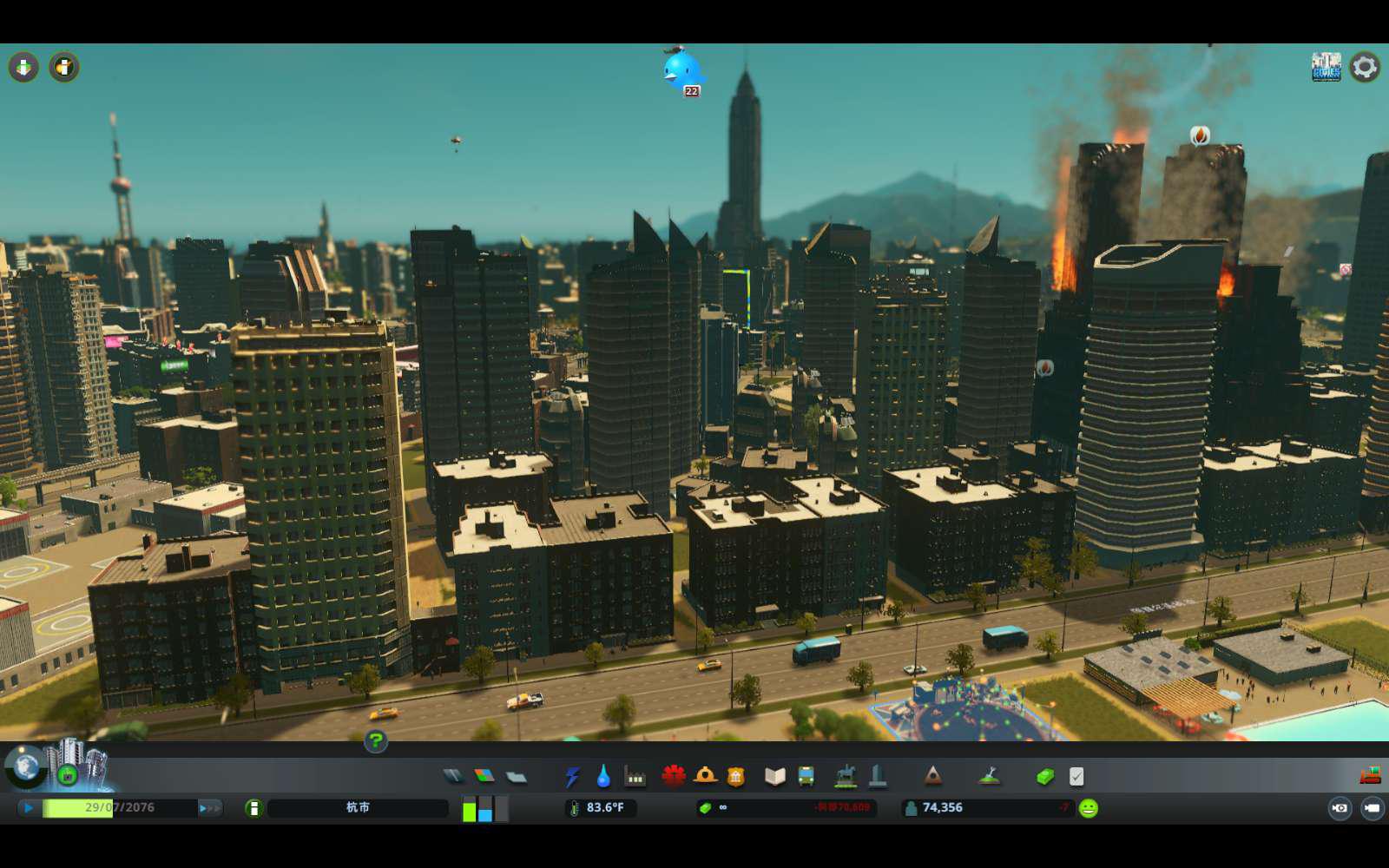Open the Chirper bird notifications
1389x868 pixels.
click(x=681, y=71)
